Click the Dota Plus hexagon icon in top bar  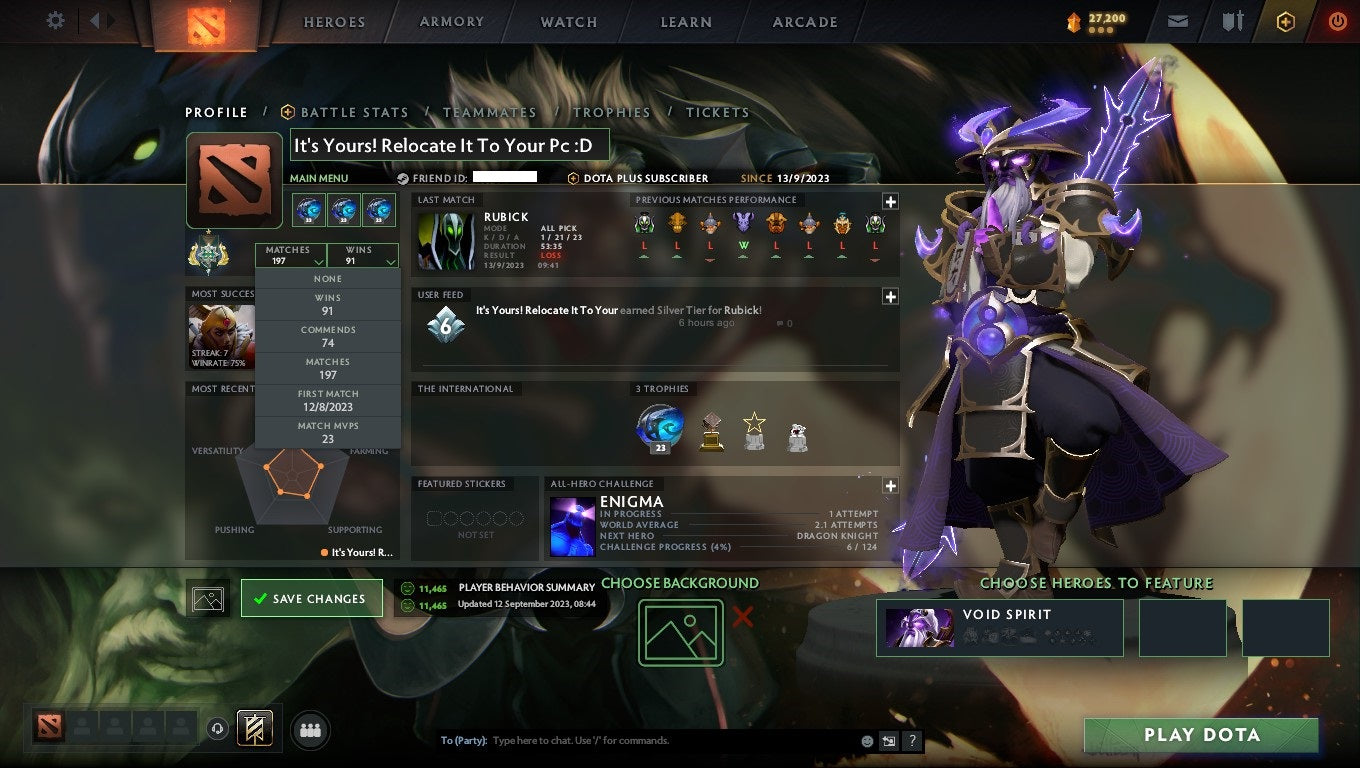[1286, 20]
